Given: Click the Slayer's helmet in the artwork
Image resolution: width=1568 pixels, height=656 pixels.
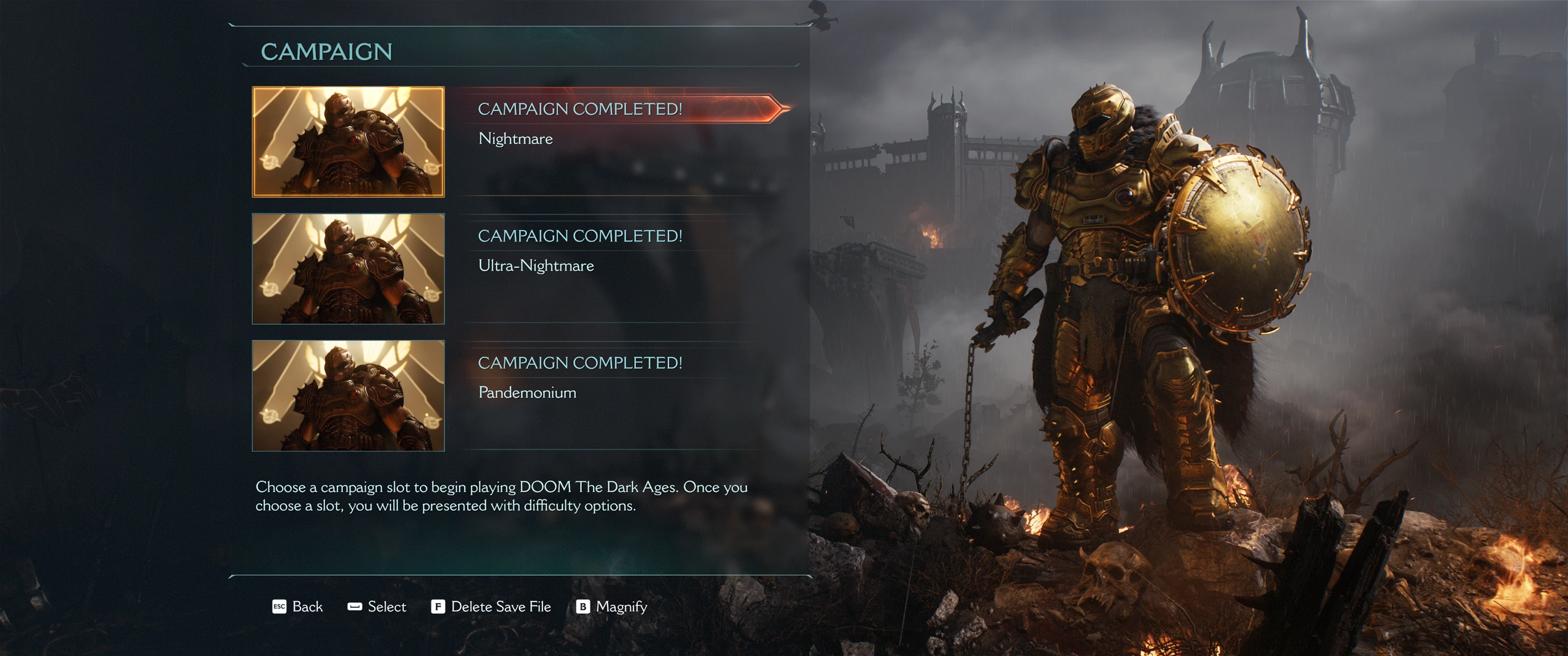Looking at the screenshot, I should pyautogui.click(x=1102, y=122).
